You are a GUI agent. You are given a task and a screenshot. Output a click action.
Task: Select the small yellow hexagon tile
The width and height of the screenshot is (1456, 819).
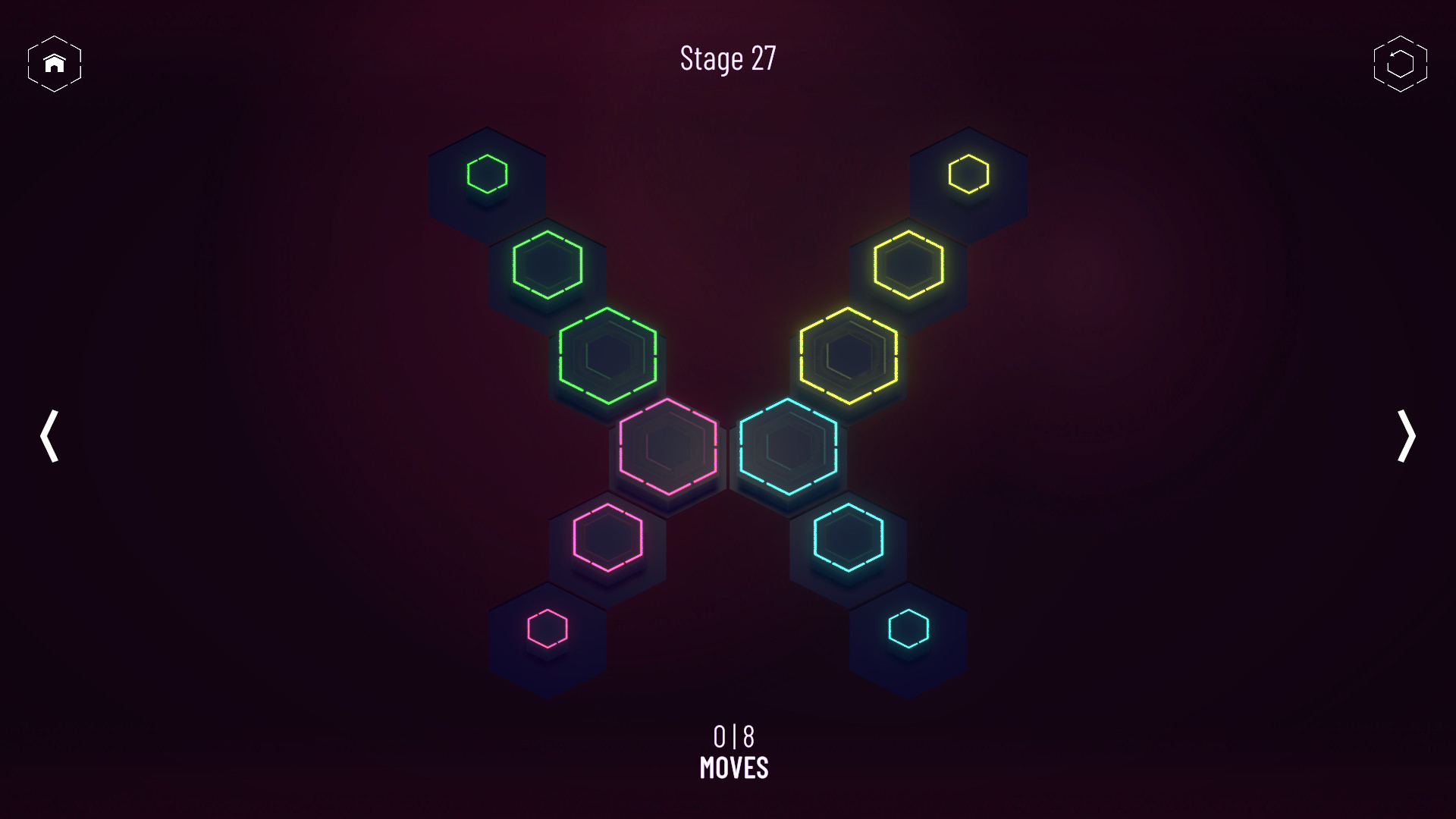tap(970, 172)
